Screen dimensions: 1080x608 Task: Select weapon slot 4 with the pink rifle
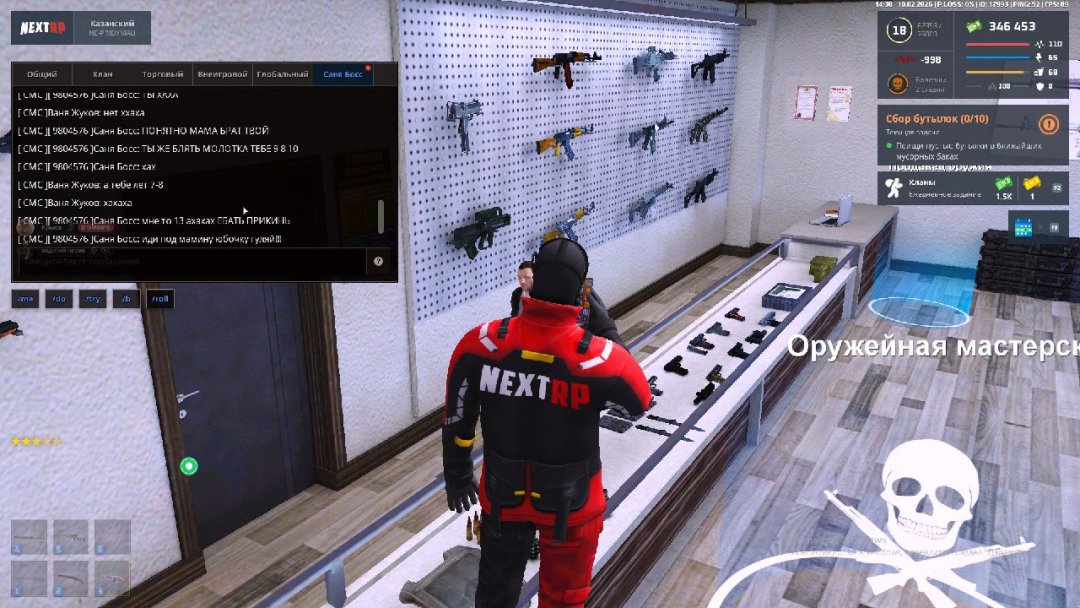[113, 578]
